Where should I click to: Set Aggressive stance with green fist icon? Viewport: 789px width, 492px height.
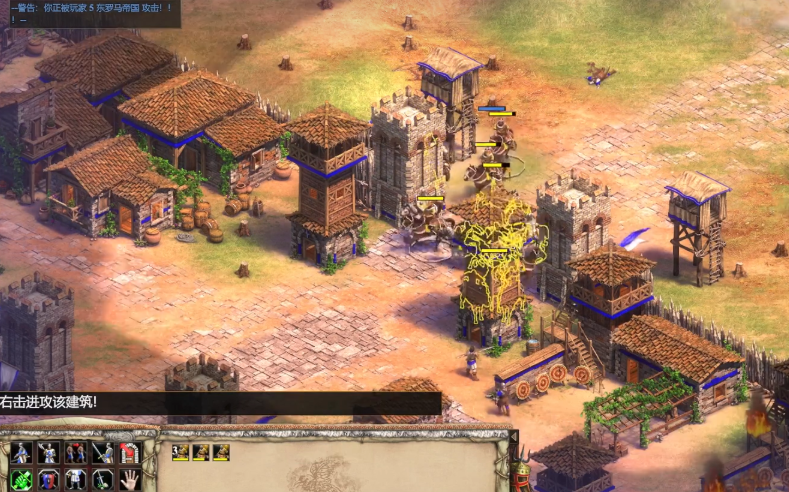tap(22, 479)
